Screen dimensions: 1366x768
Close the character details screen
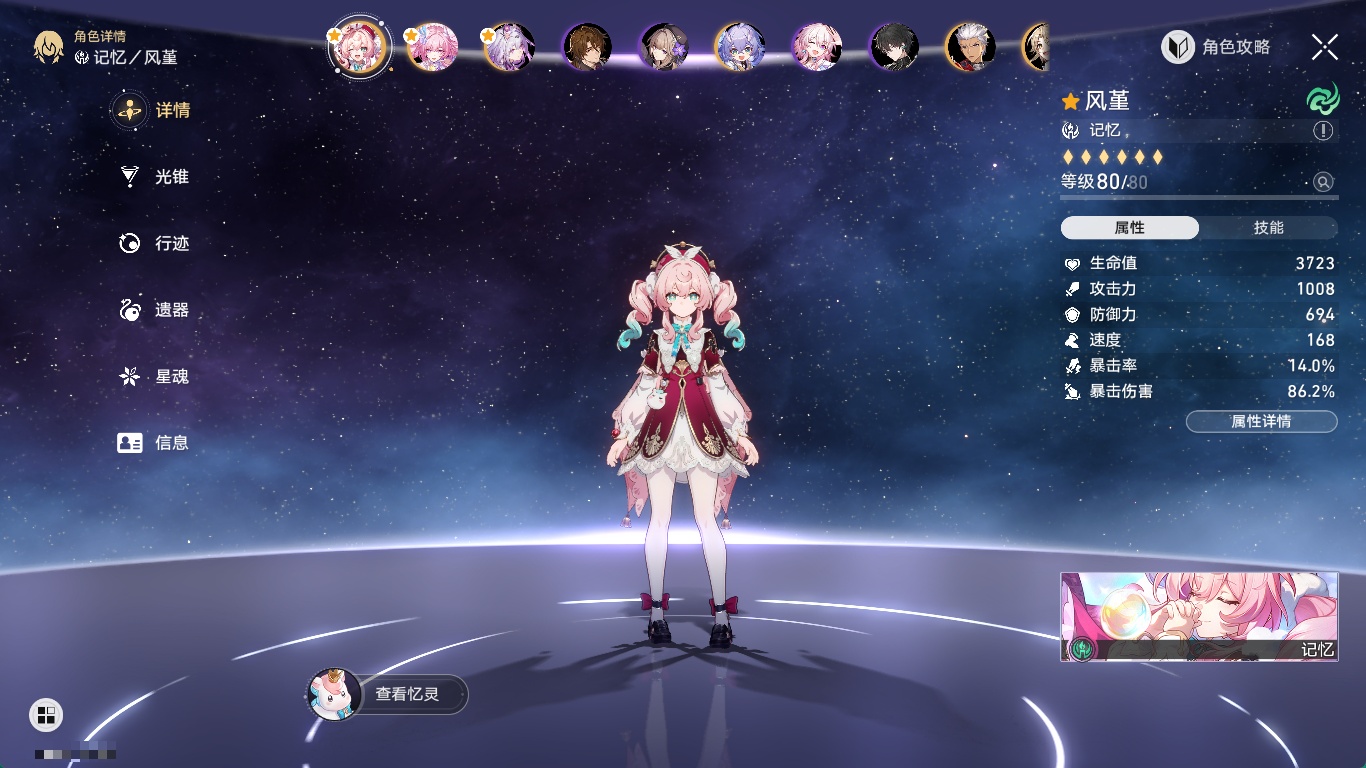coord(1324,47)
